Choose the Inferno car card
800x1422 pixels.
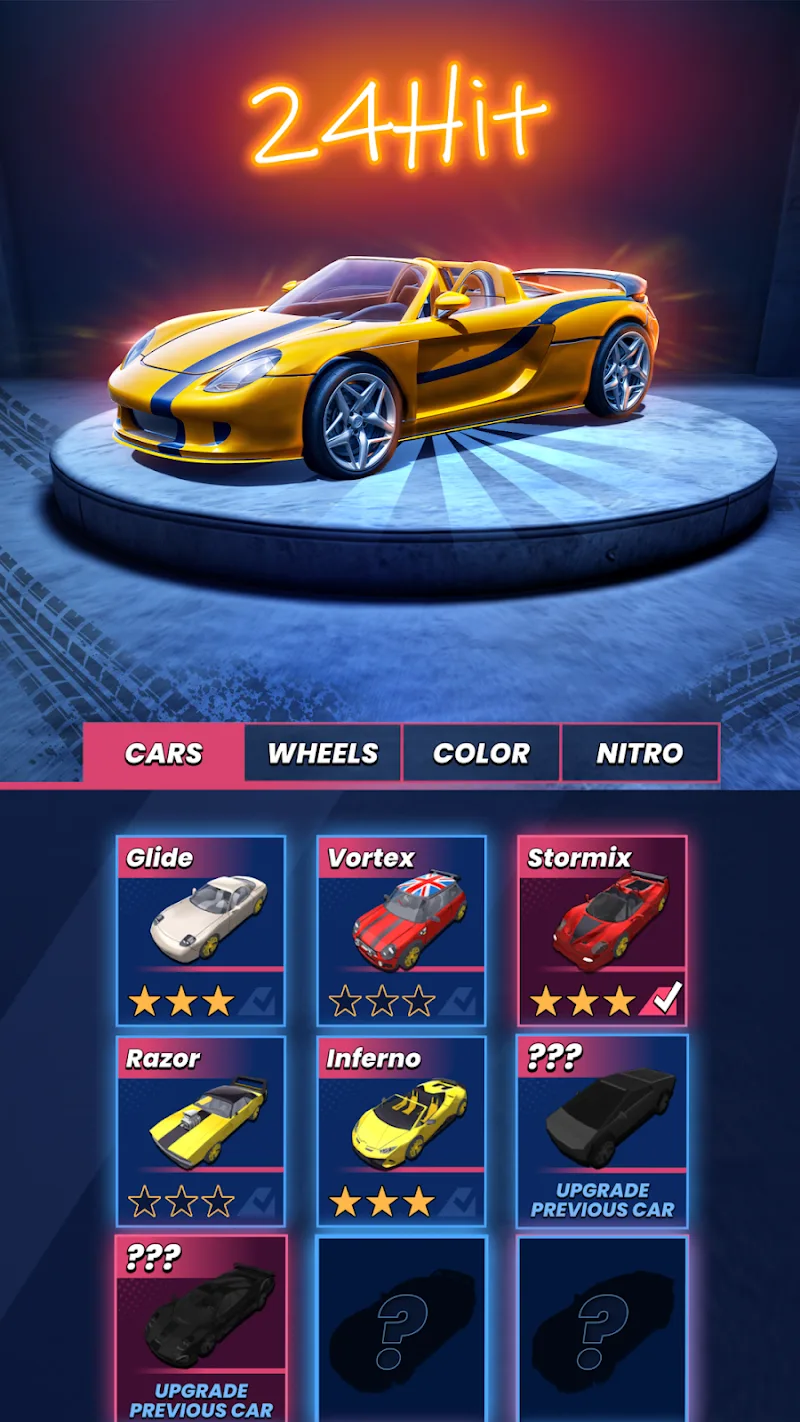[x=401, y=1130]
